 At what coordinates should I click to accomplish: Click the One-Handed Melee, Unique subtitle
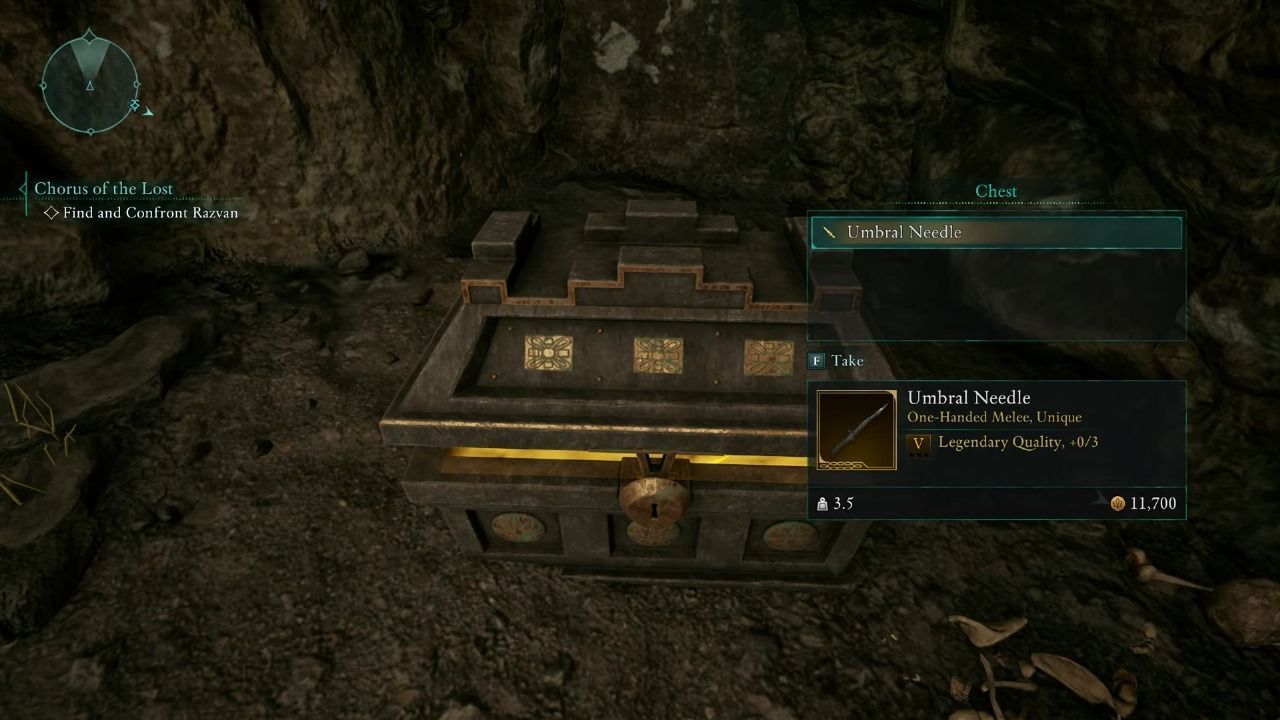pos(995,417)
